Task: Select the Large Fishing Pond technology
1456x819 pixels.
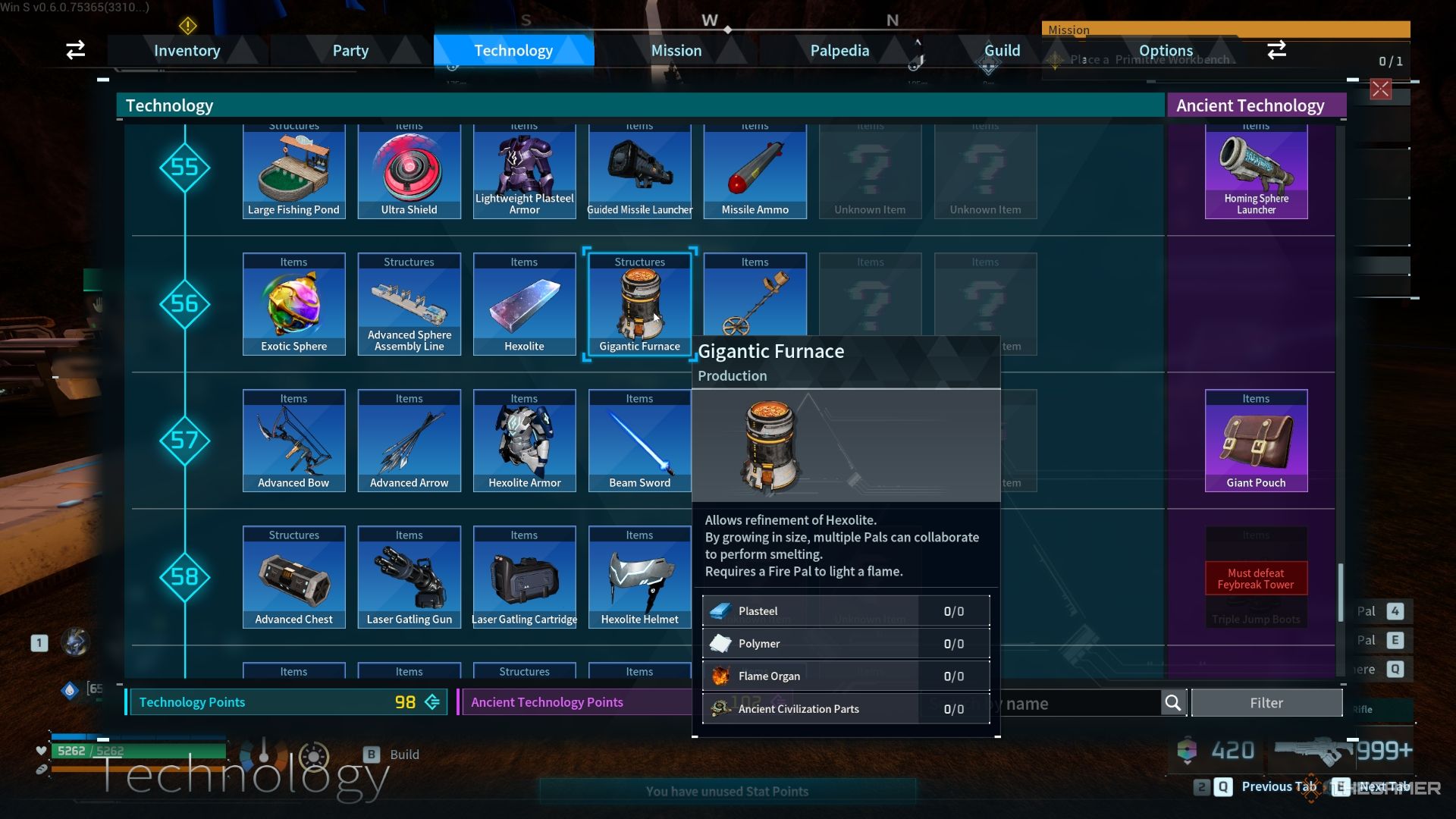Action: click(x=293, y=173)
